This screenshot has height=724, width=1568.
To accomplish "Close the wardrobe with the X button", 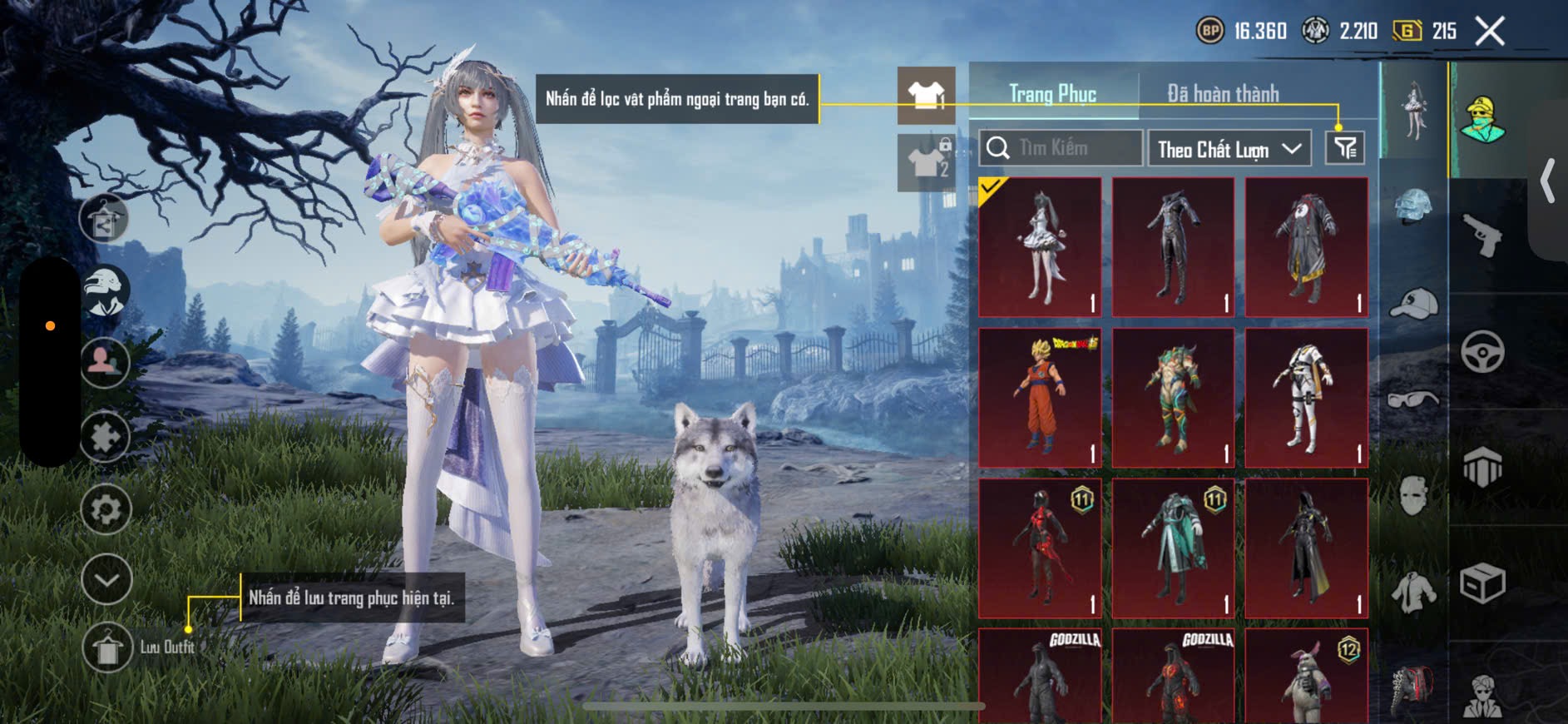I will [1490, 32].
